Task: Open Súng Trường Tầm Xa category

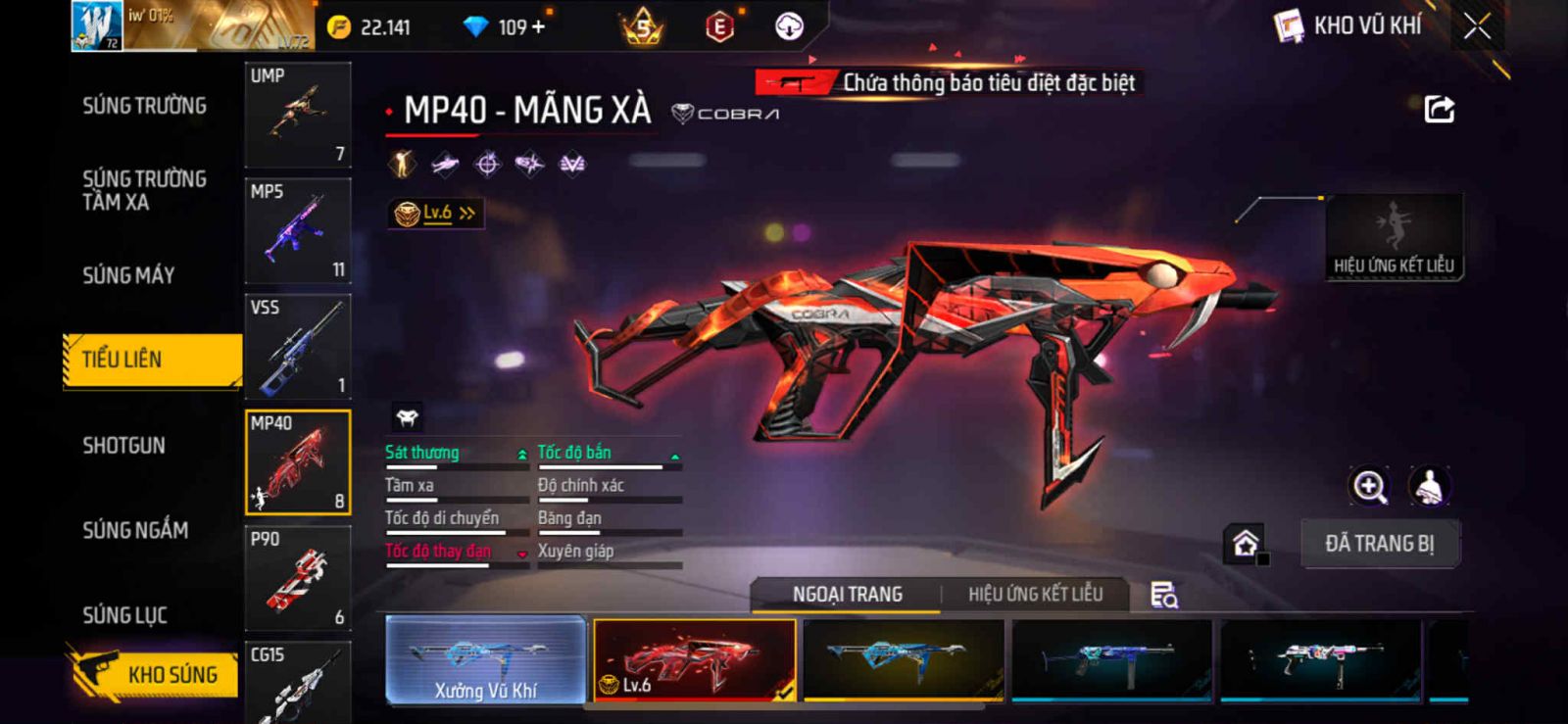Action: [144, 190]
